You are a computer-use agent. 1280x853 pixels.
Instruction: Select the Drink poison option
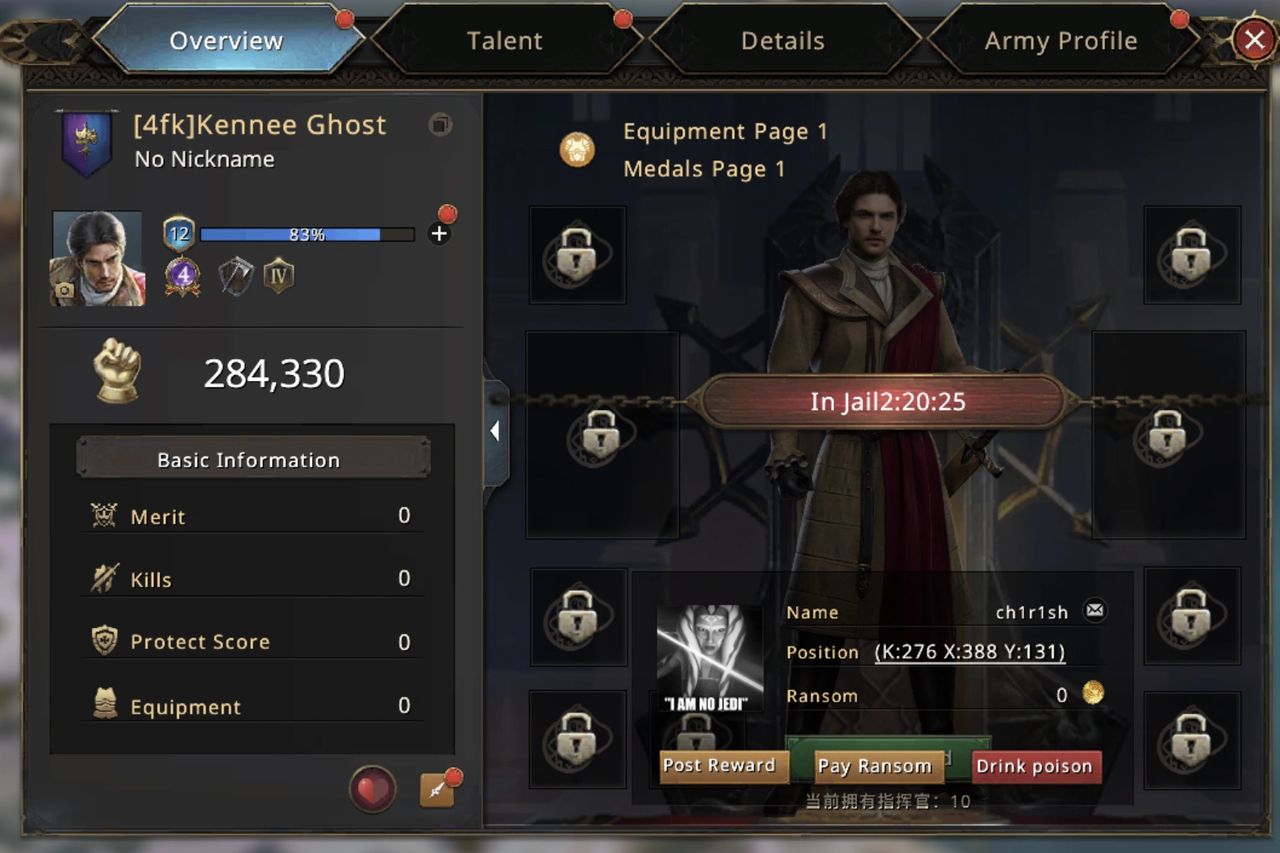click(1034, 767)
